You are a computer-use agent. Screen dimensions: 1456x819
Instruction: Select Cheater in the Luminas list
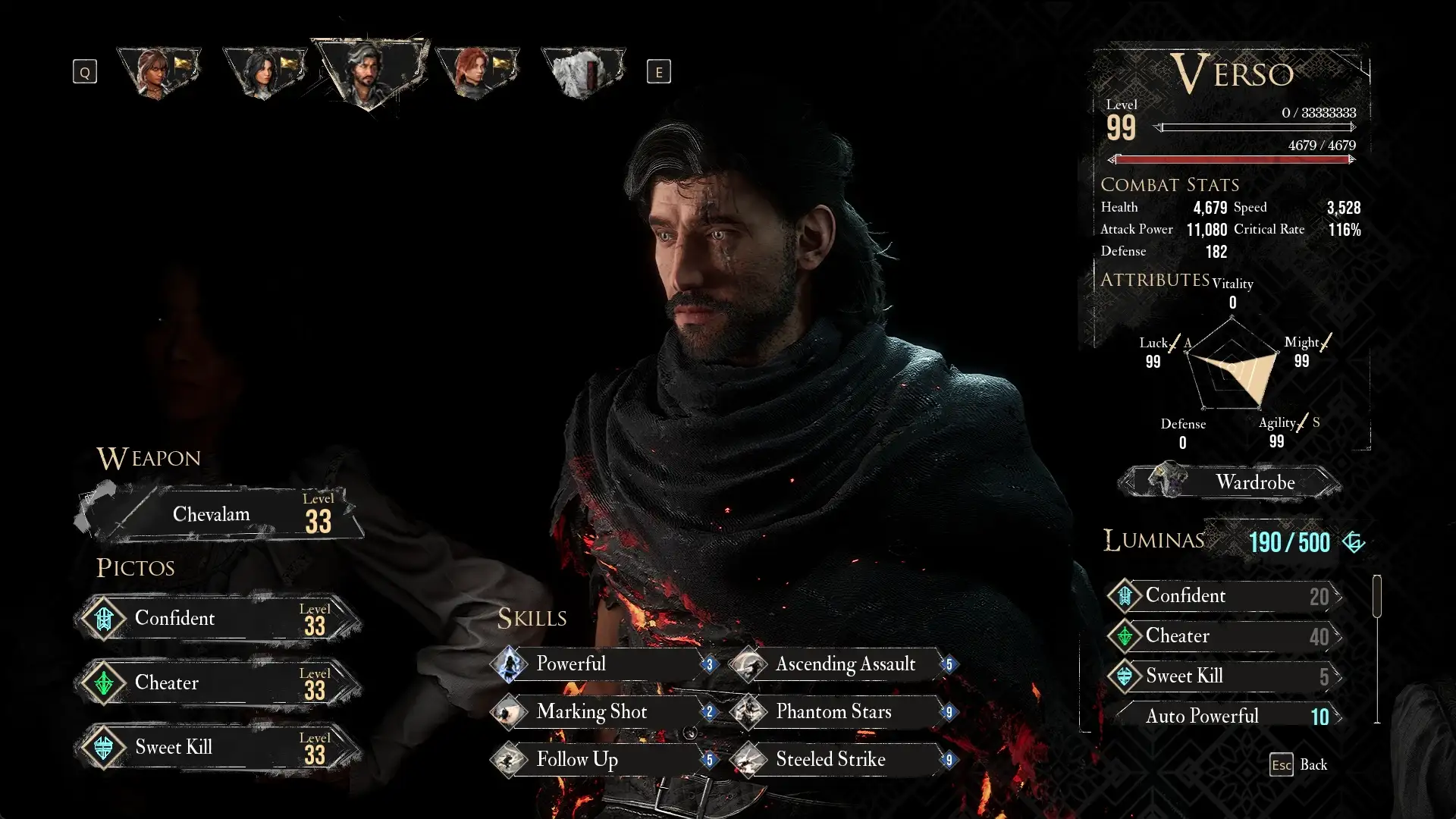coord(1224,636)
